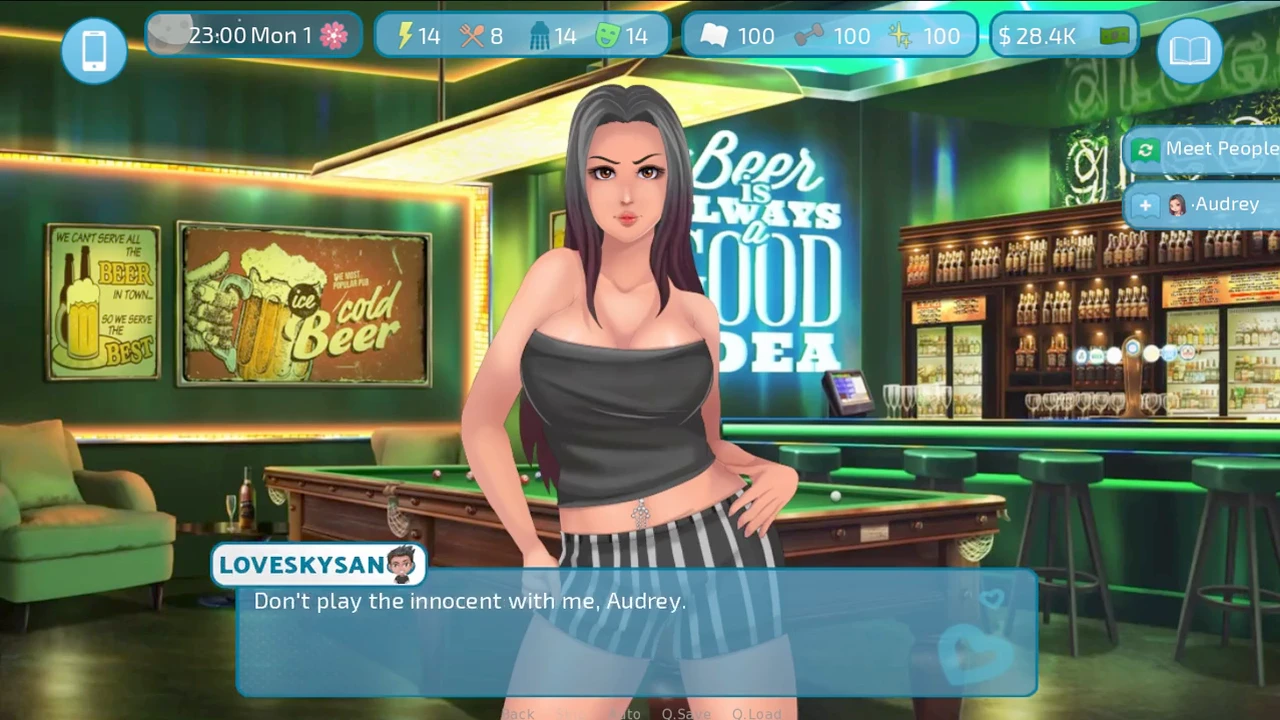Select the Meet People option
Viewport: 1280px width, 720px height.
click(1204, 150)
